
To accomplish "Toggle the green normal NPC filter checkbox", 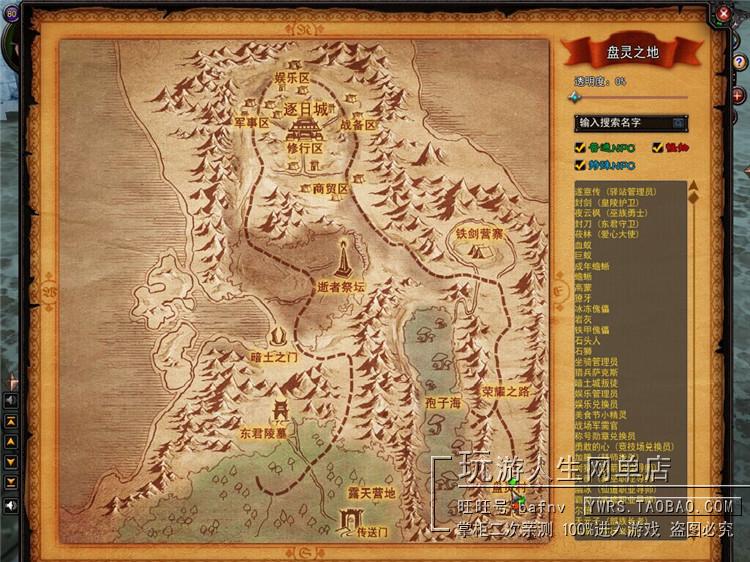I will tap(580, 148).
